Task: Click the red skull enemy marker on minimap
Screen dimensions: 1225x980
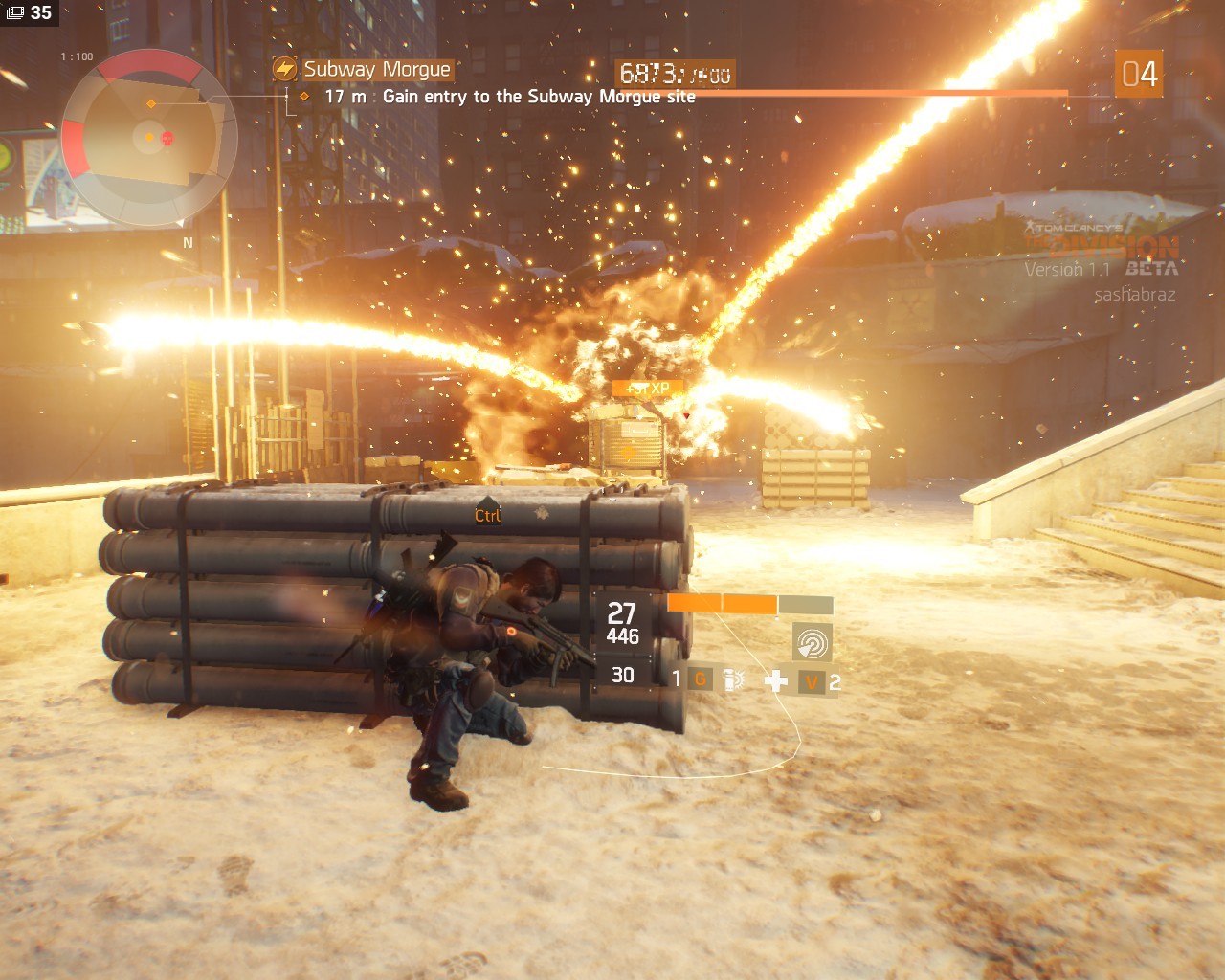Action: point(168,139)
